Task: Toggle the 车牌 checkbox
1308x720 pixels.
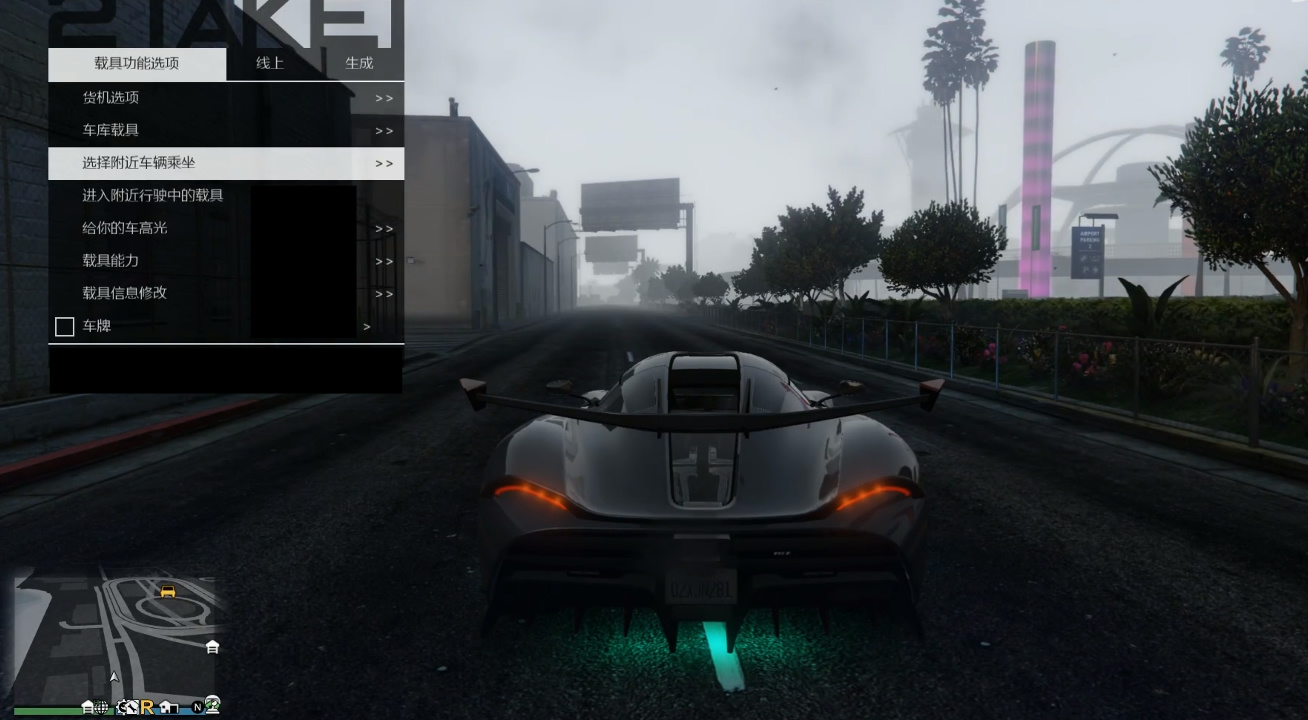Action: click(x=65, y=327)
